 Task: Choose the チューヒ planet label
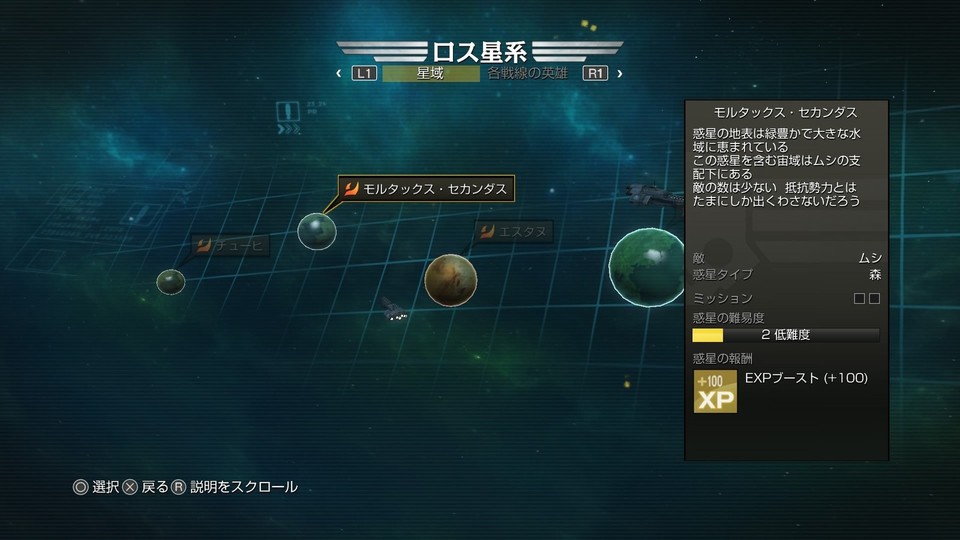point(230,244)
